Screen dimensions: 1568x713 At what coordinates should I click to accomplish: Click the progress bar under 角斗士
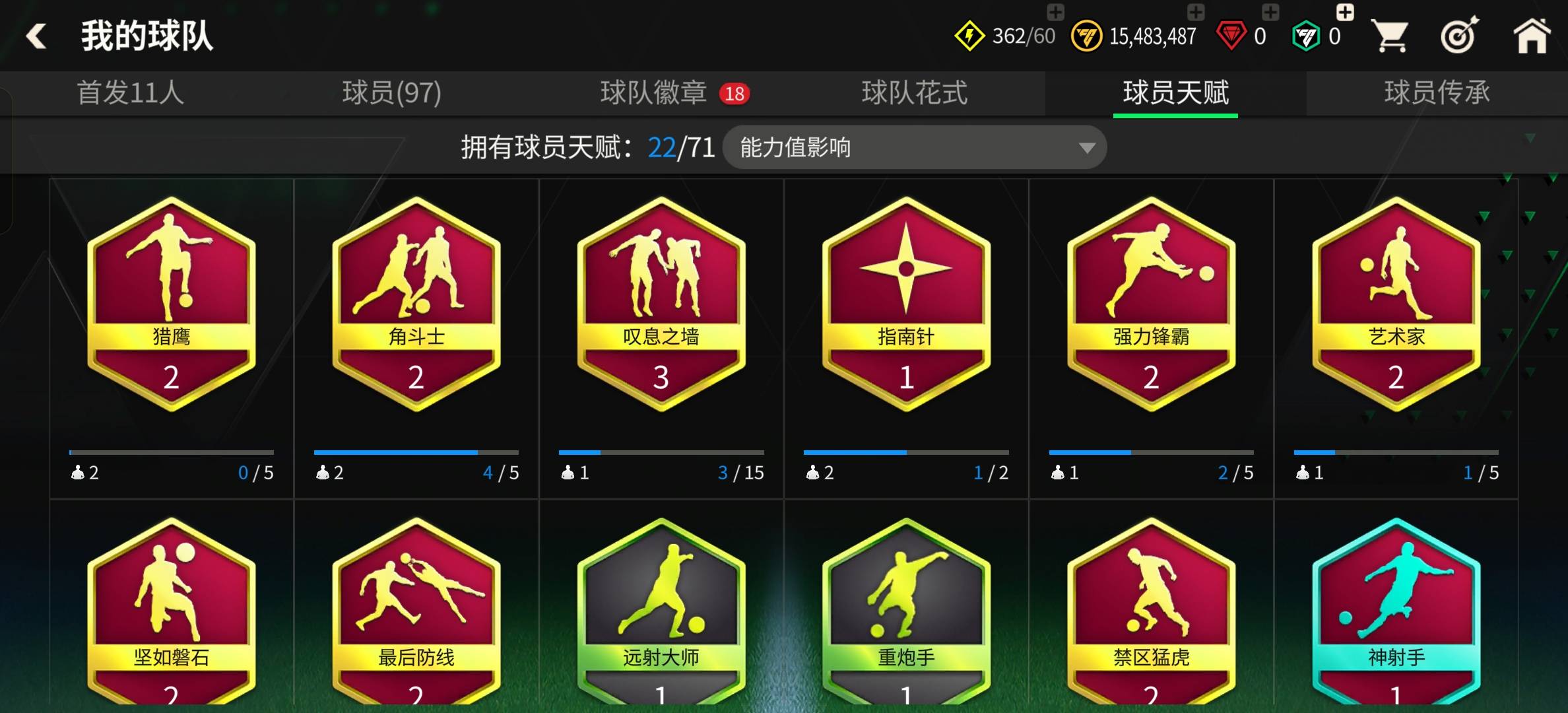tap(416, 453)
